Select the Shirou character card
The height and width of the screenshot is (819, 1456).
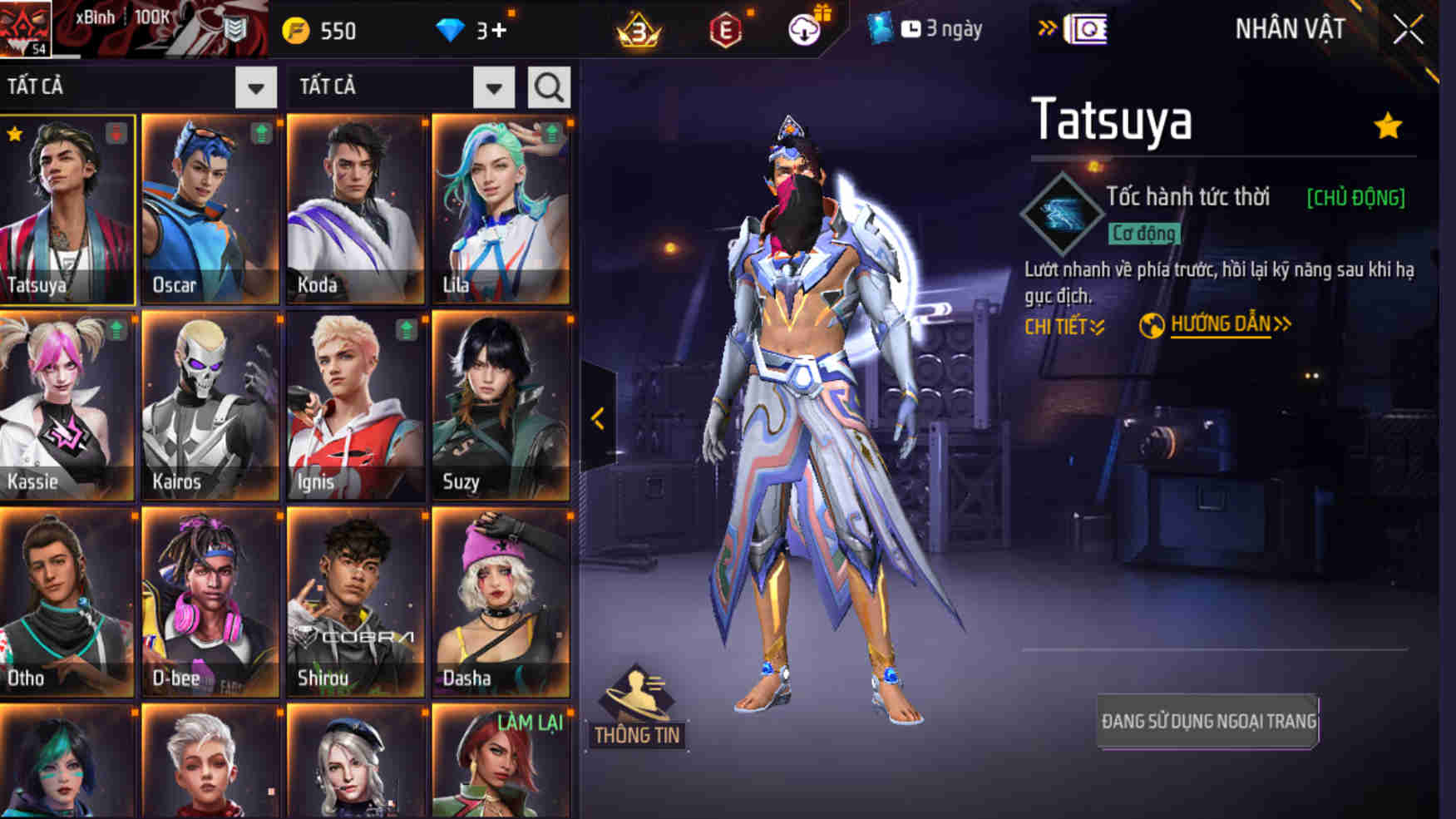pyautogui.click(x=356, y=602)
